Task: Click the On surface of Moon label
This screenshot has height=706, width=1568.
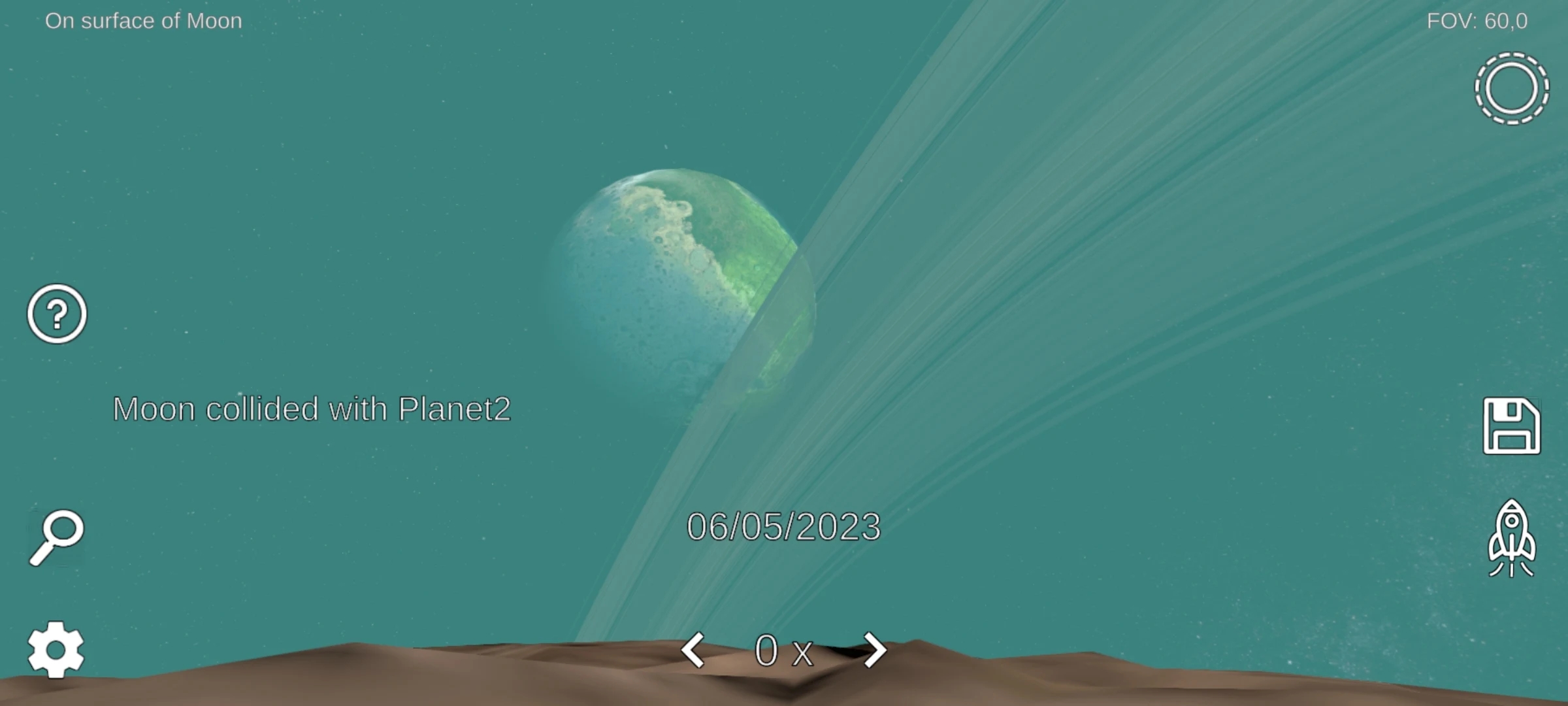Action: (x=144, y=20)
